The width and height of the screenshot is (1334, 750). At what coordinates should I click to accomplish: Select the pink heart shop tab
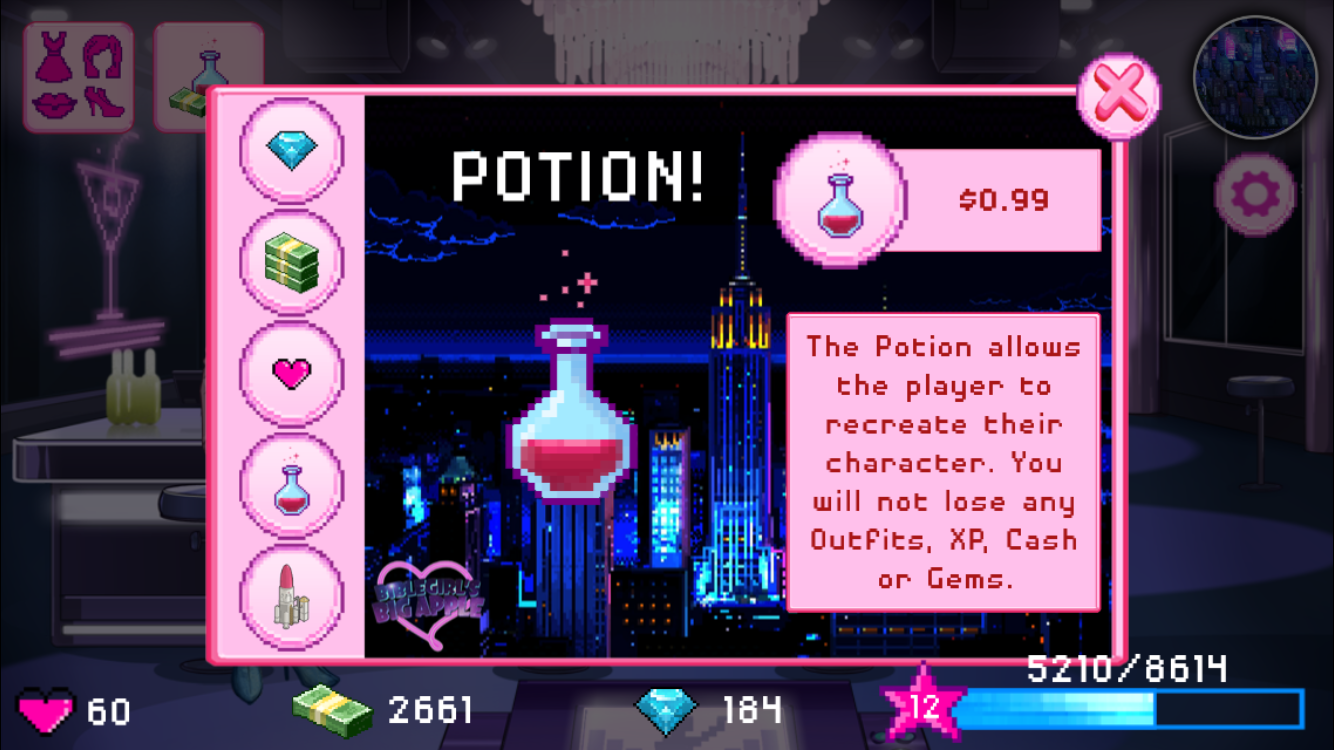pyautogui.click(x=291, y=374)
